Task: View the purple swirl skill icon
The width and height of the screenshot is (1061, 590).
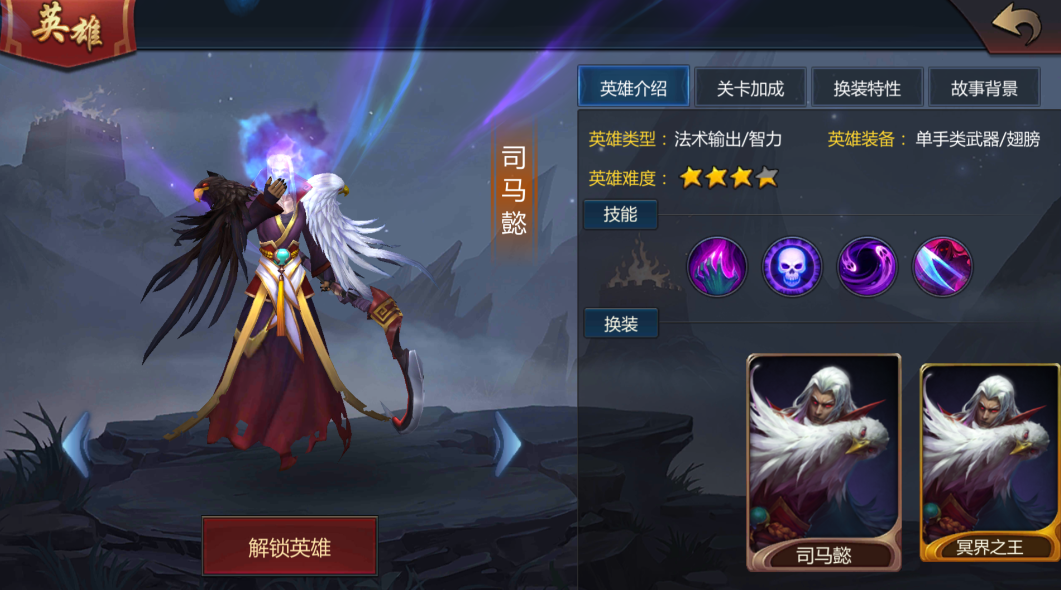Action: [x=867, y=266]
